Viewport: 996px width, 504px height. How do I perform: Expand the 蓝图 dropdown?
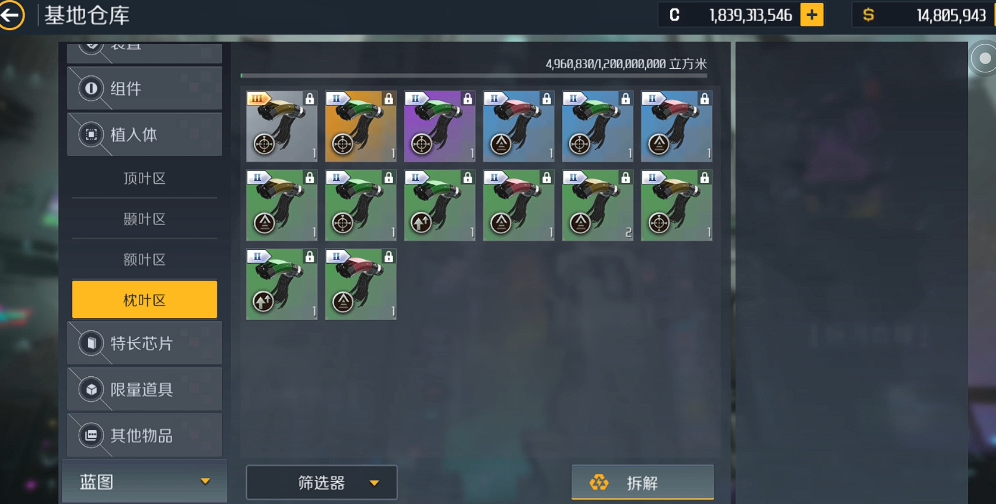145,482
